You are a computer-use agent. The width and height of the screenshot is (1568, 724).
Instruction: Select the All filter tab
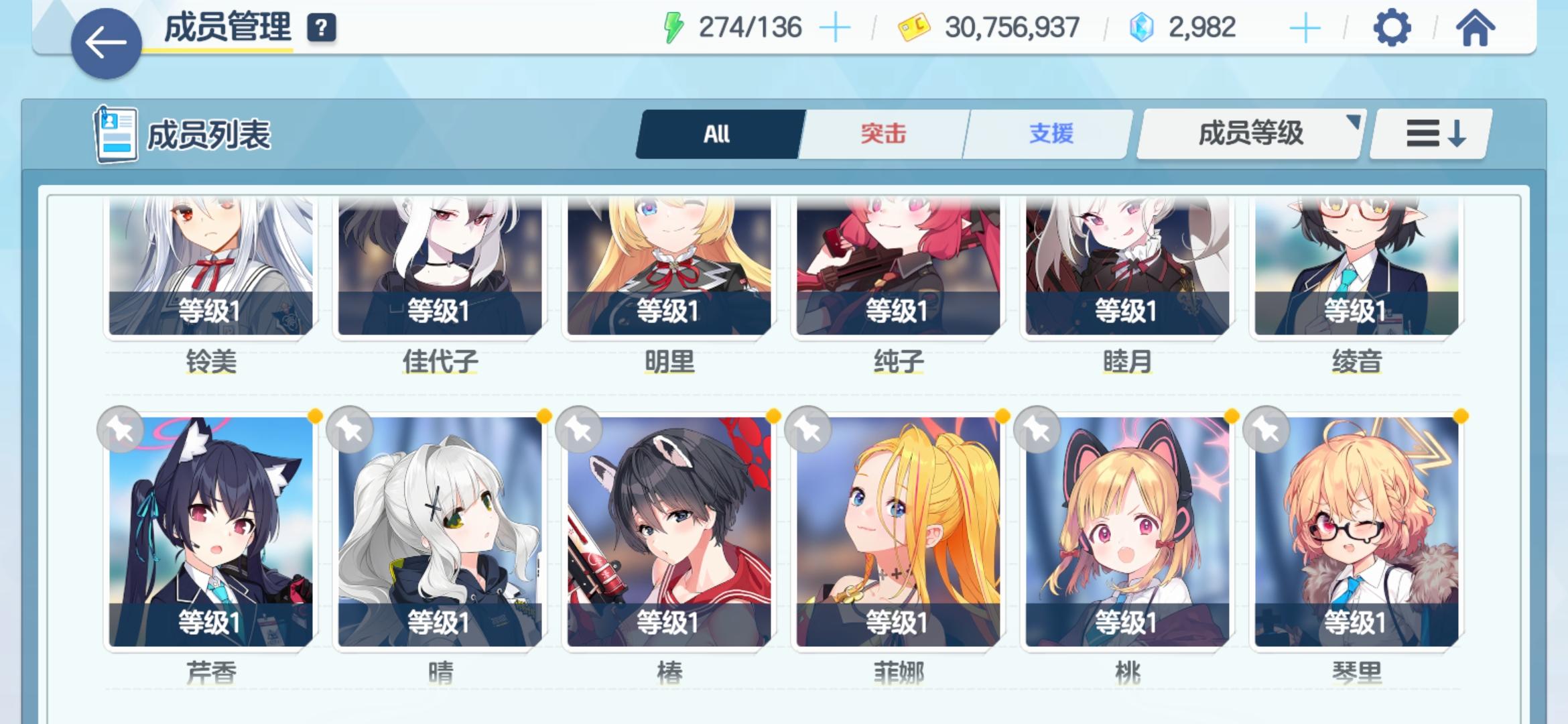(x=718, y=133)
